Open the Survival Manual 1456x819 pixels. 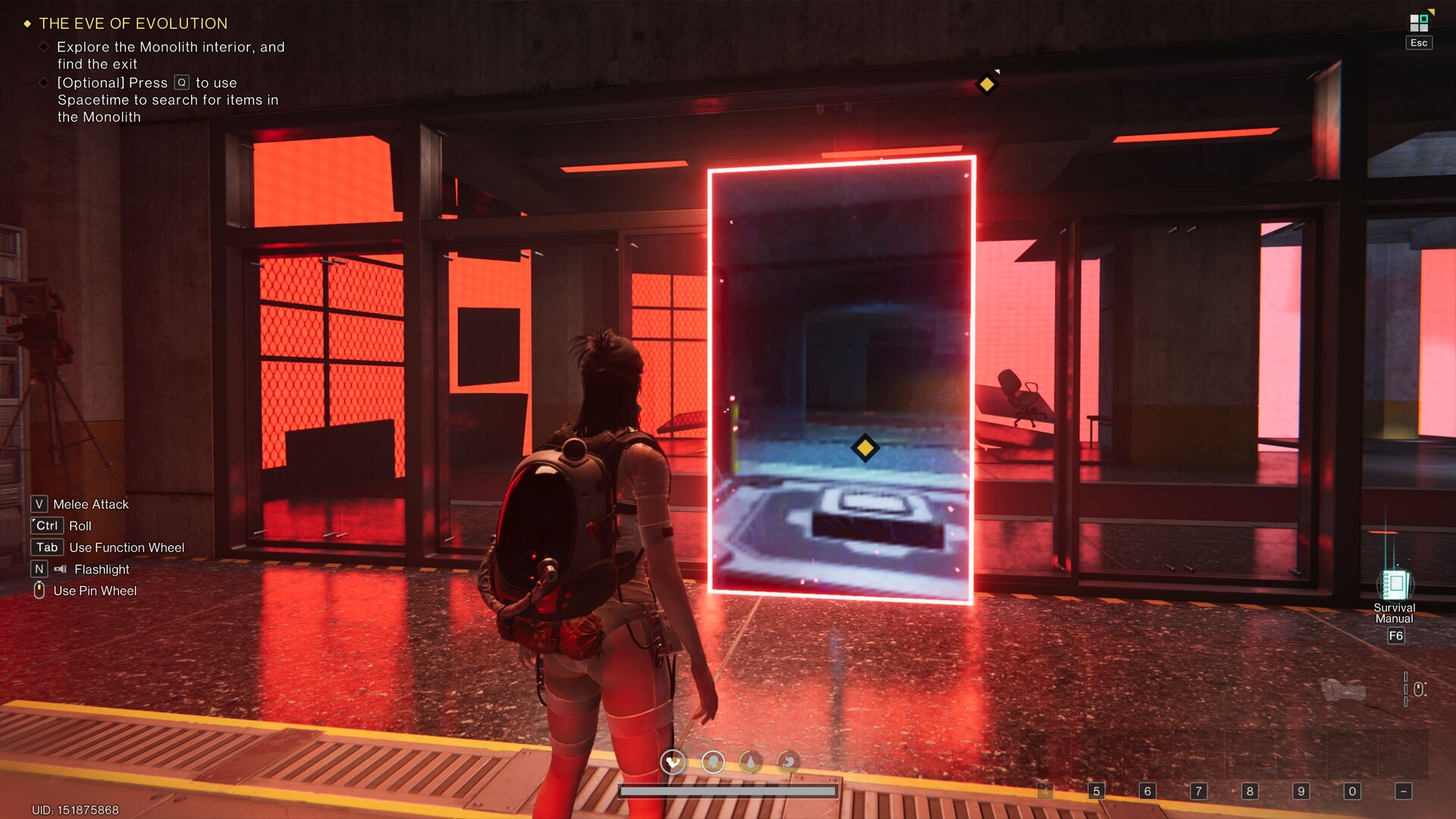(1395, 585)
